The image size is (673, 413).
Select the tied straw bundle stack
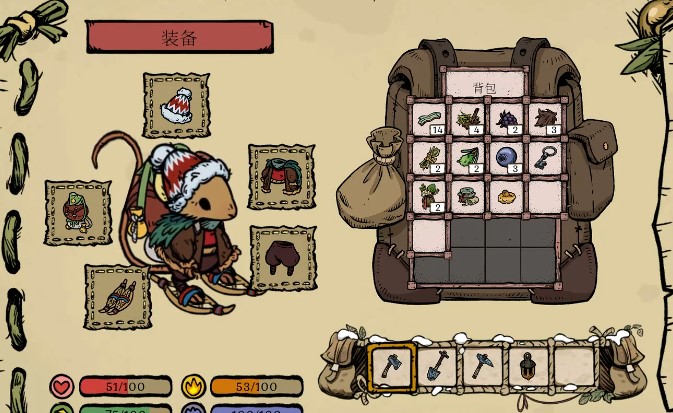coord(430,158)
